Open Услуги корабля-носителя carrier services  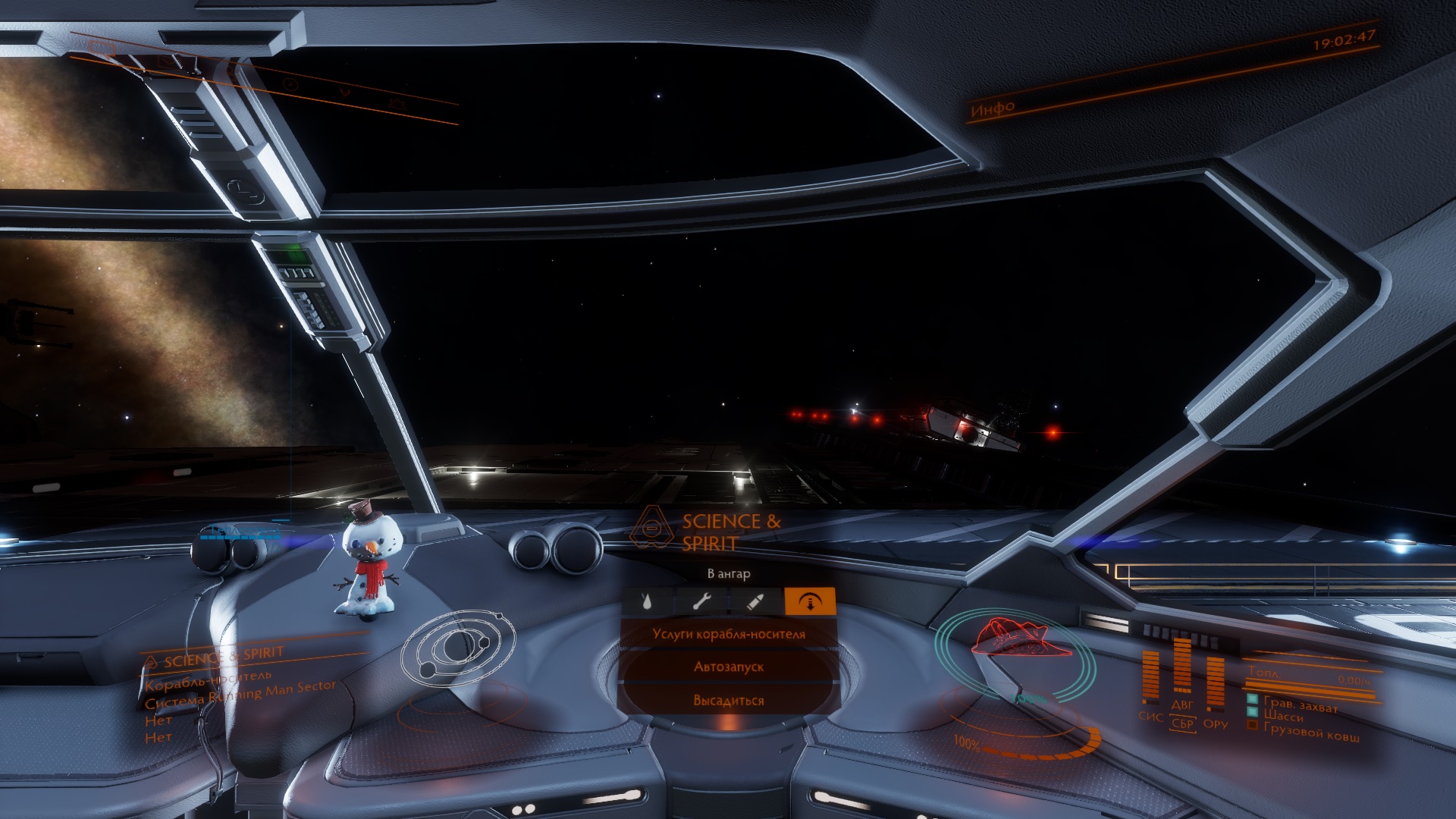coord(729,634)
